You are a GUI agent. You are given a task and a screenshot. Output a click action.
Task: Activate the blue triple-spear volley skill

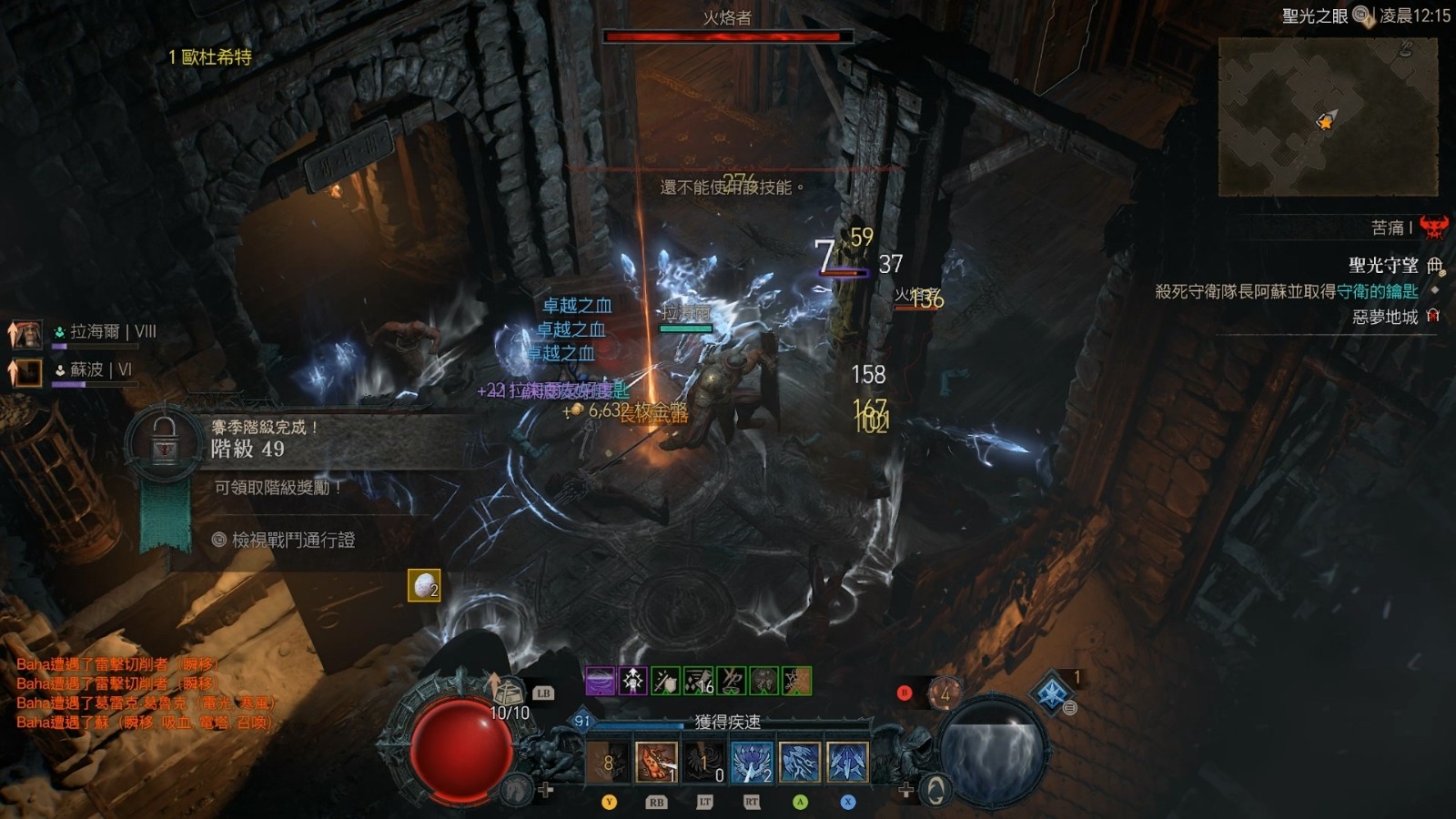800,762
